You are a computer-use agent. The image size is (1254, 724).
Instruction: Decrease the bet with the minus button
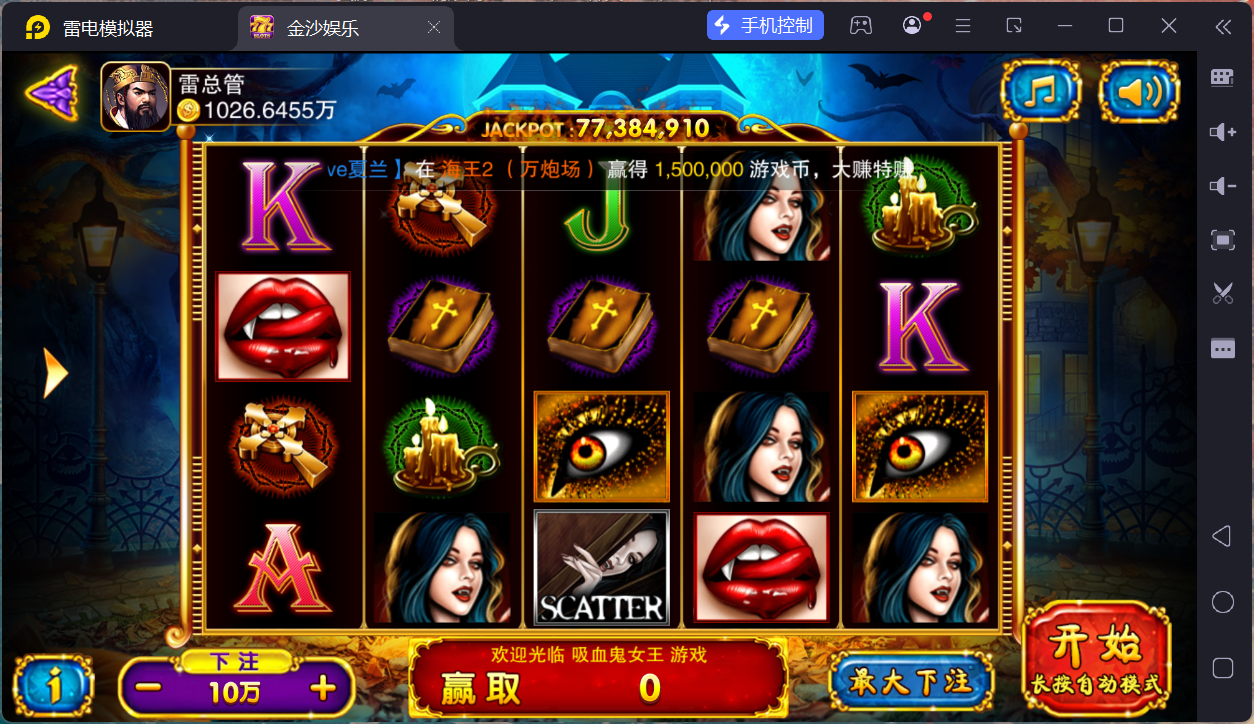click(x=148, y=688)
